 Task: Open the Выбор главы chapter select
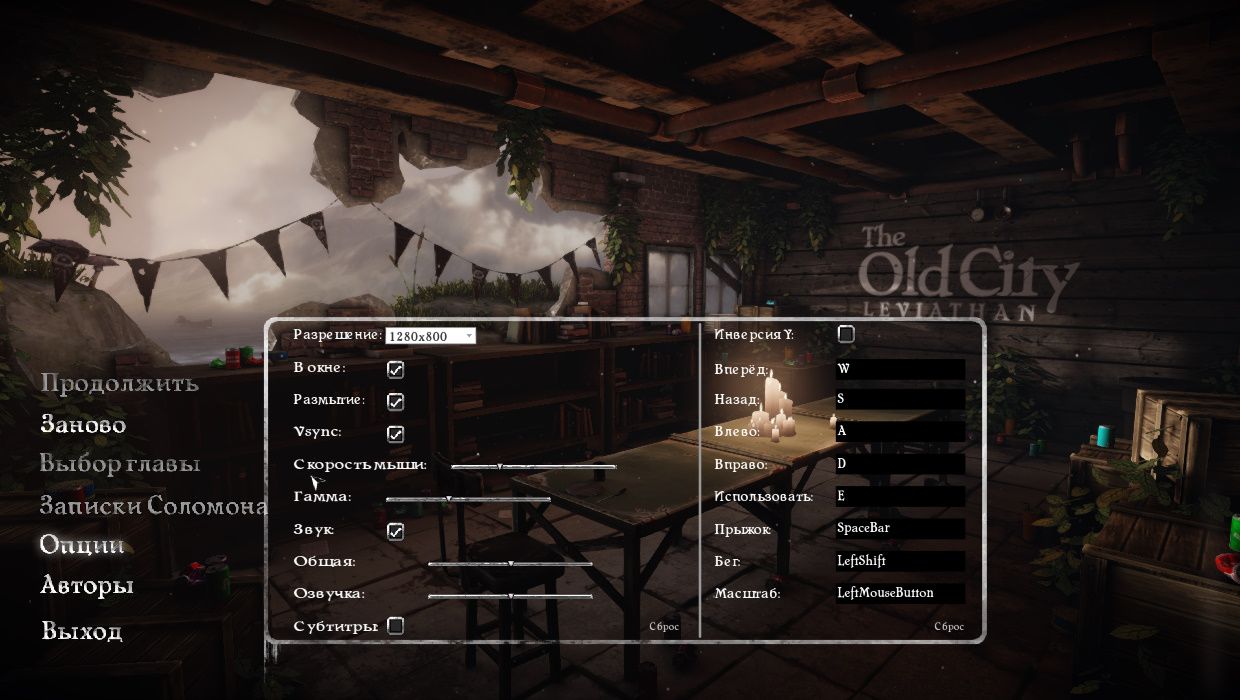(x=120, y=464)
